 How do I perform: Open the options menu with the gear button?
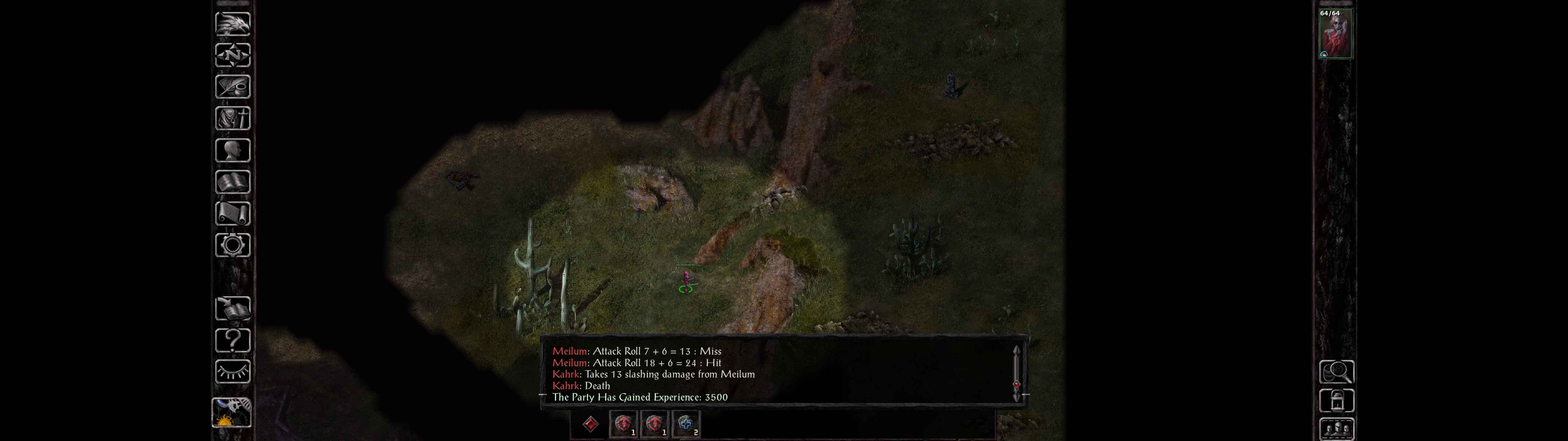pos(232,245)
